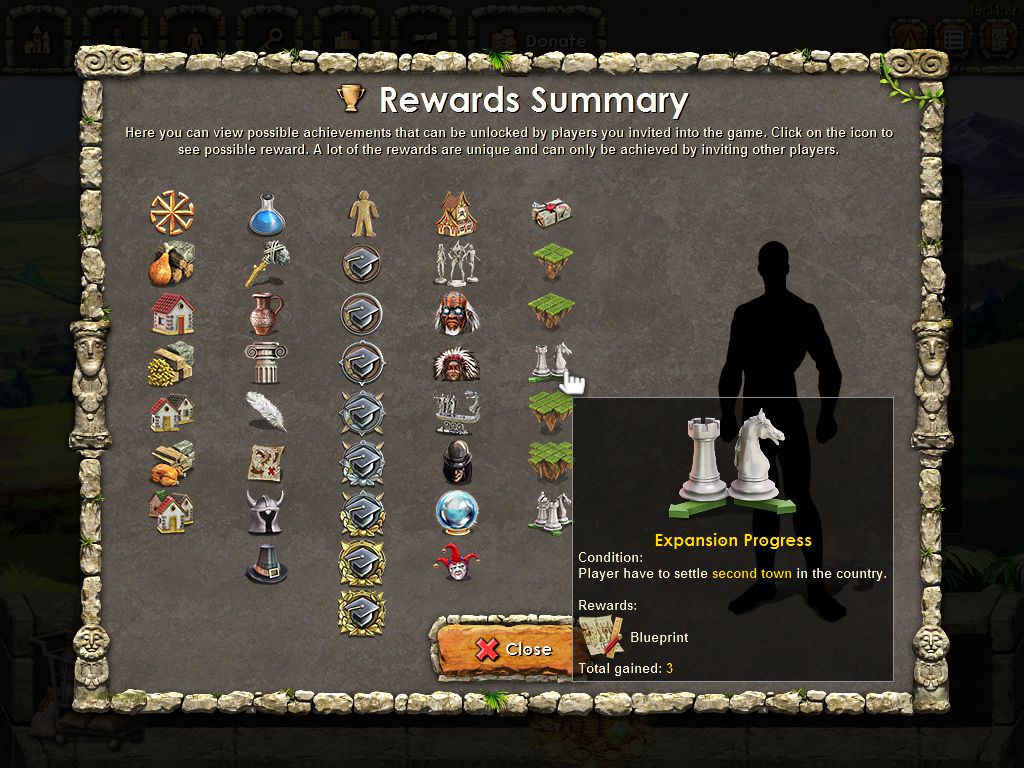Select the stone column achievement
The image size is (1024, 768).
click(266, 362)
